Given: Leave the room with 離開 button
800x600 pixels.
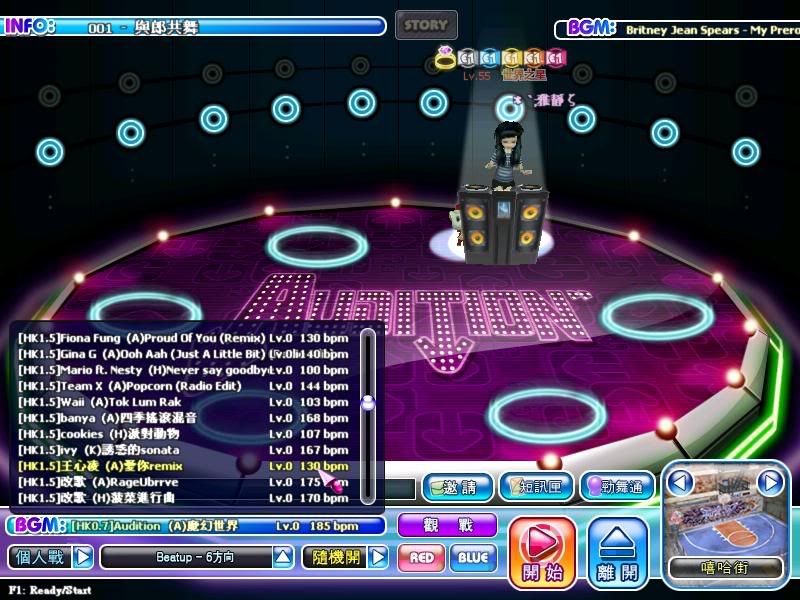Looking at the screenshot, I should click(617, 553).
